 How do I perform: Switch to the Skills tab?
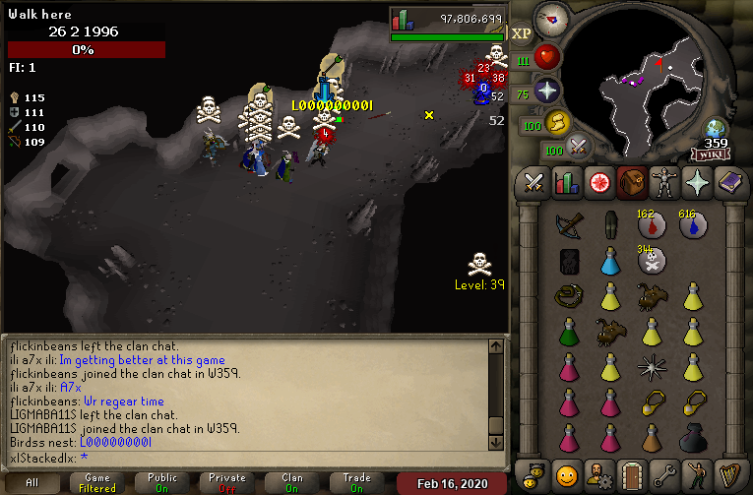point(567,184)
